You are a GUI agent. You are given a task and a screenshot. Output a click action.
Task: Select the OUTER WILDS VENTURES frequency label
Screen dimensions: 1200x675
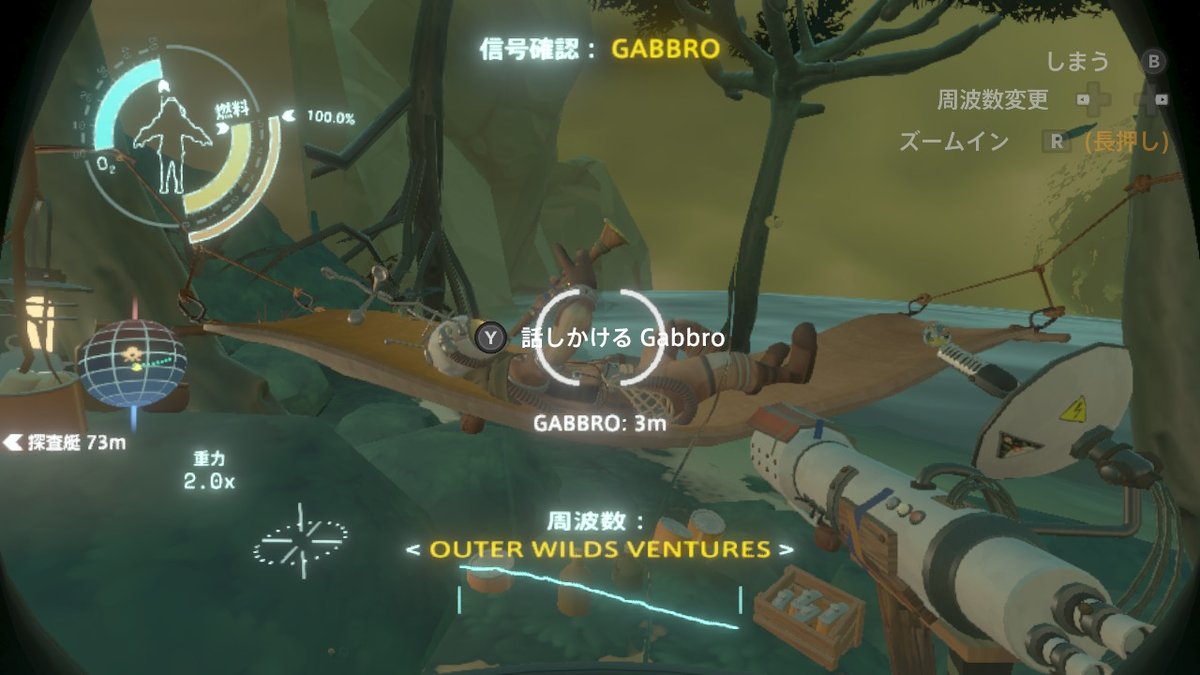click(x=600, y=550)
